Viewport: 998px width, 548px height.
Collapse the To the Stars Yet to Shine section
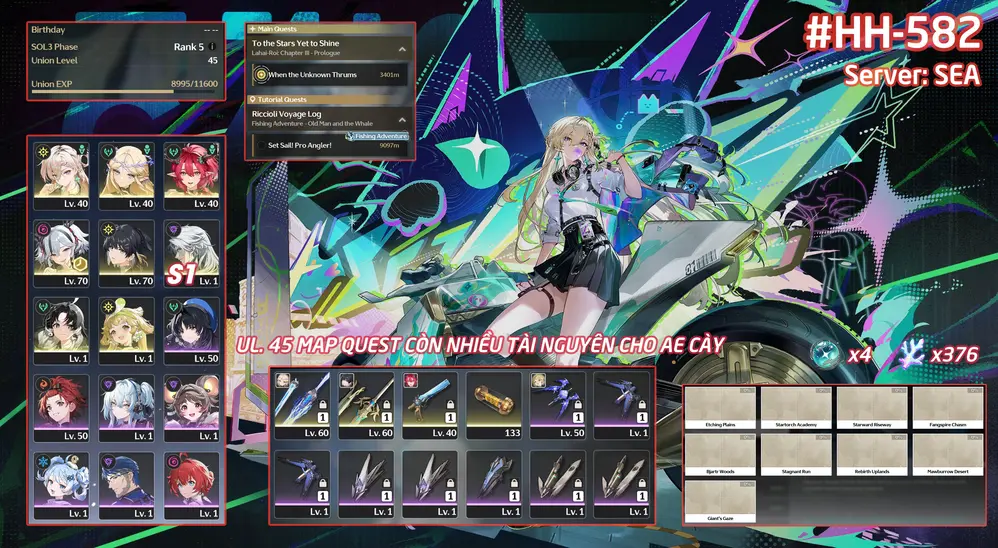(x=401, y=48)
